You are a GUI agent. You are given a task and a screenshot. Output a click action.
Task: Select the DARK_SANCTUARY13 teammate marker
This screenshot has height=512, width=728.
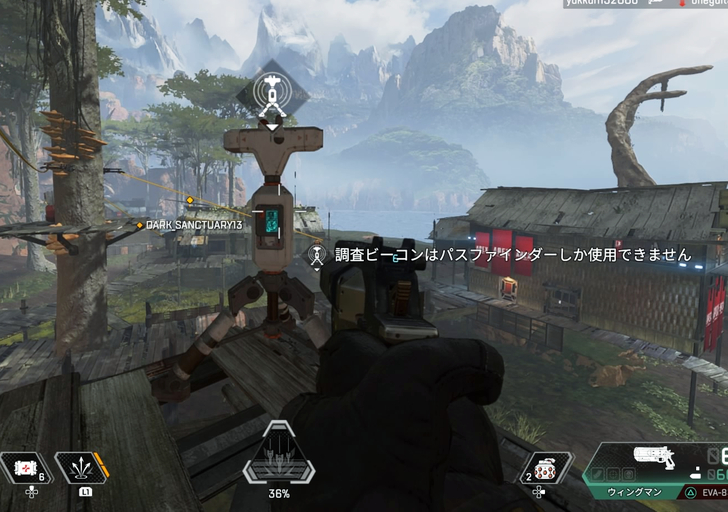pyautogui.click(x=193, y=226)
